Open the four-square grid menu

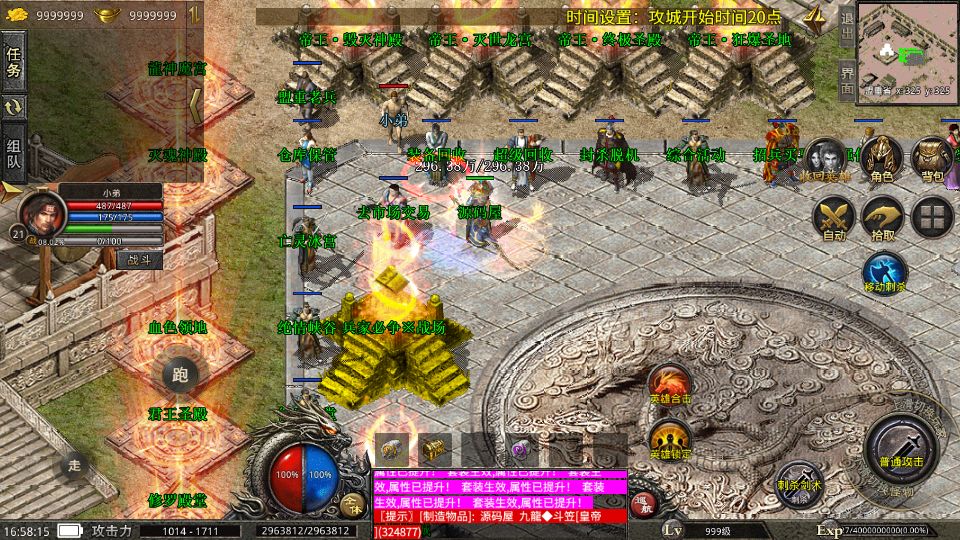933,217
